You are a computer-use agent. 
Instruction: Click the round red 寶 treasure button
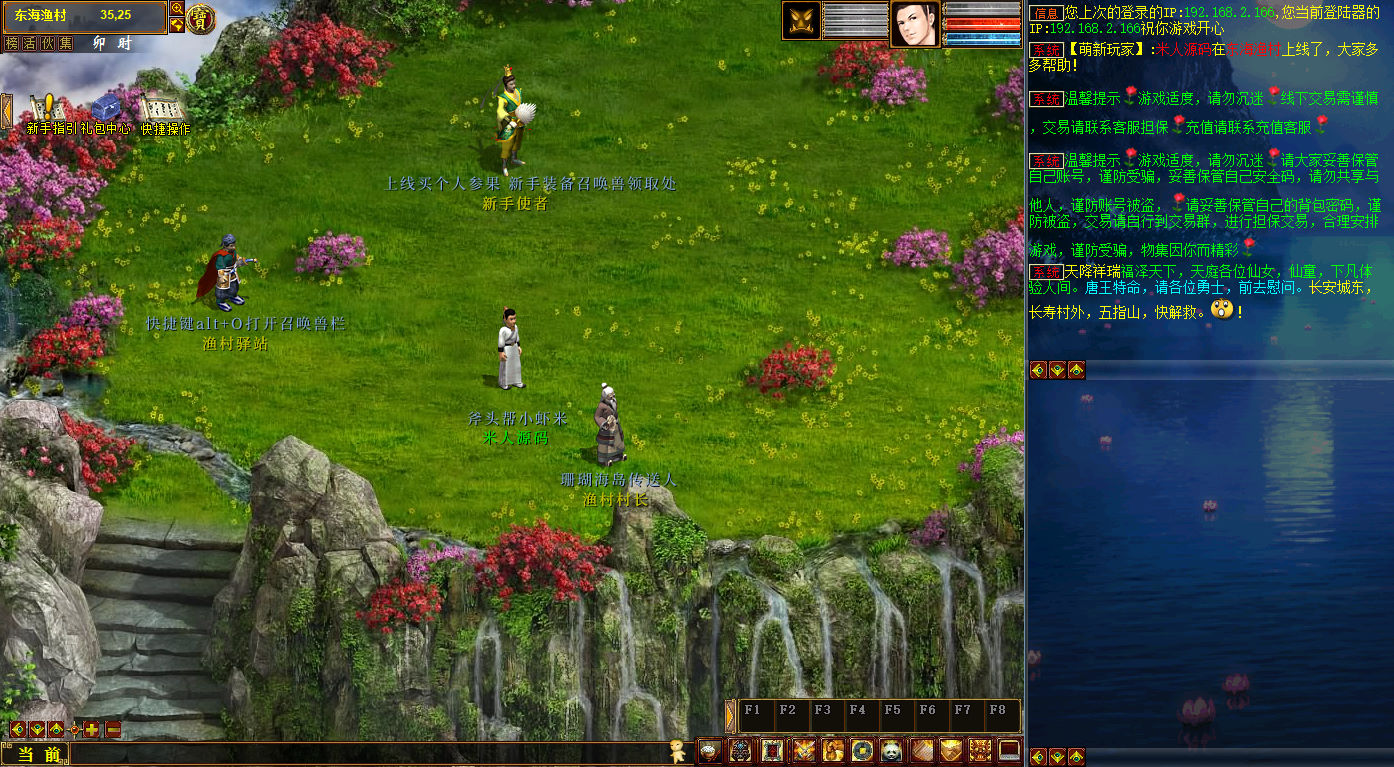(x=201, y=19)
